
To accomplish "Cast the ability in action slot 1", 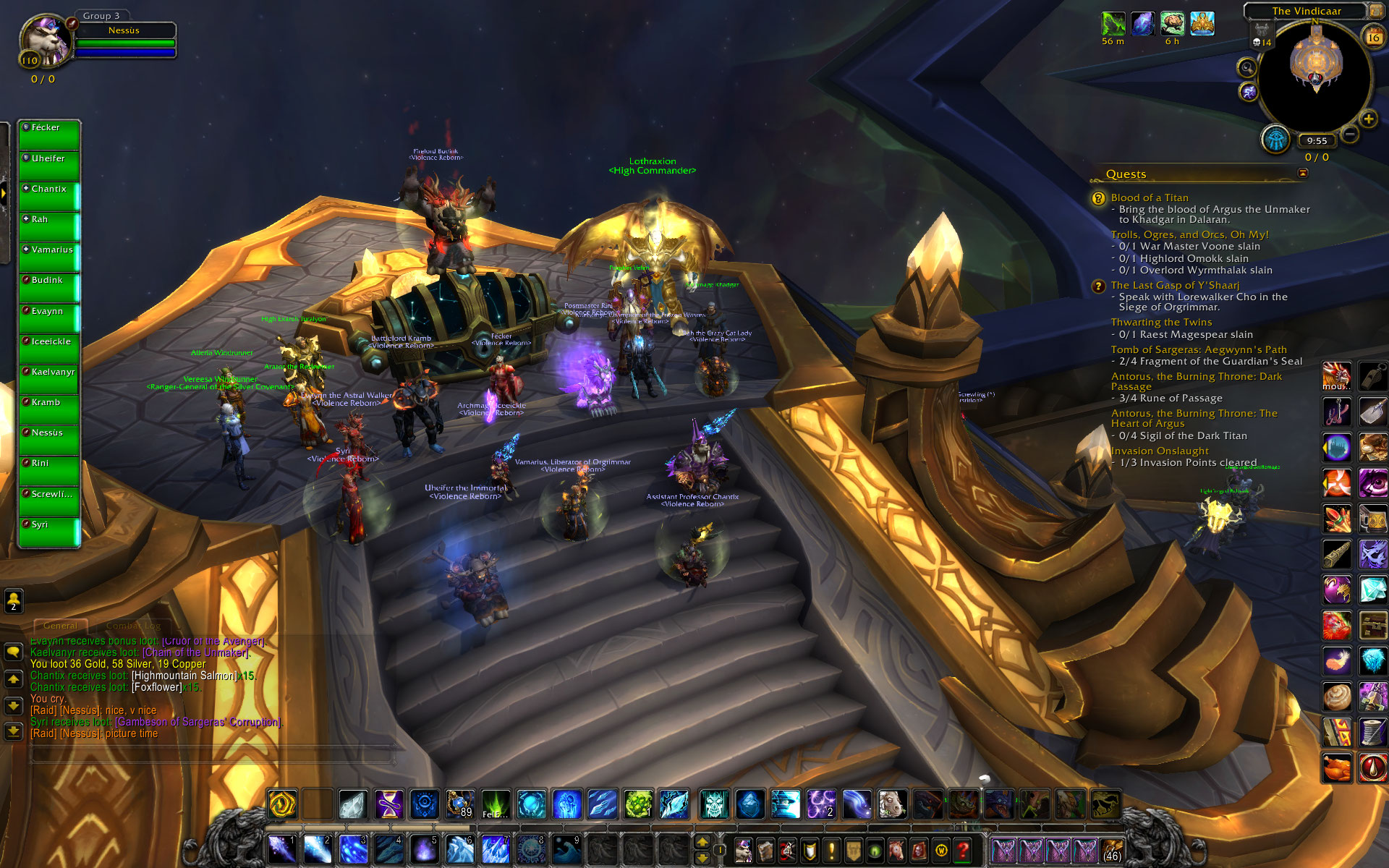I will tap(282, 849).
